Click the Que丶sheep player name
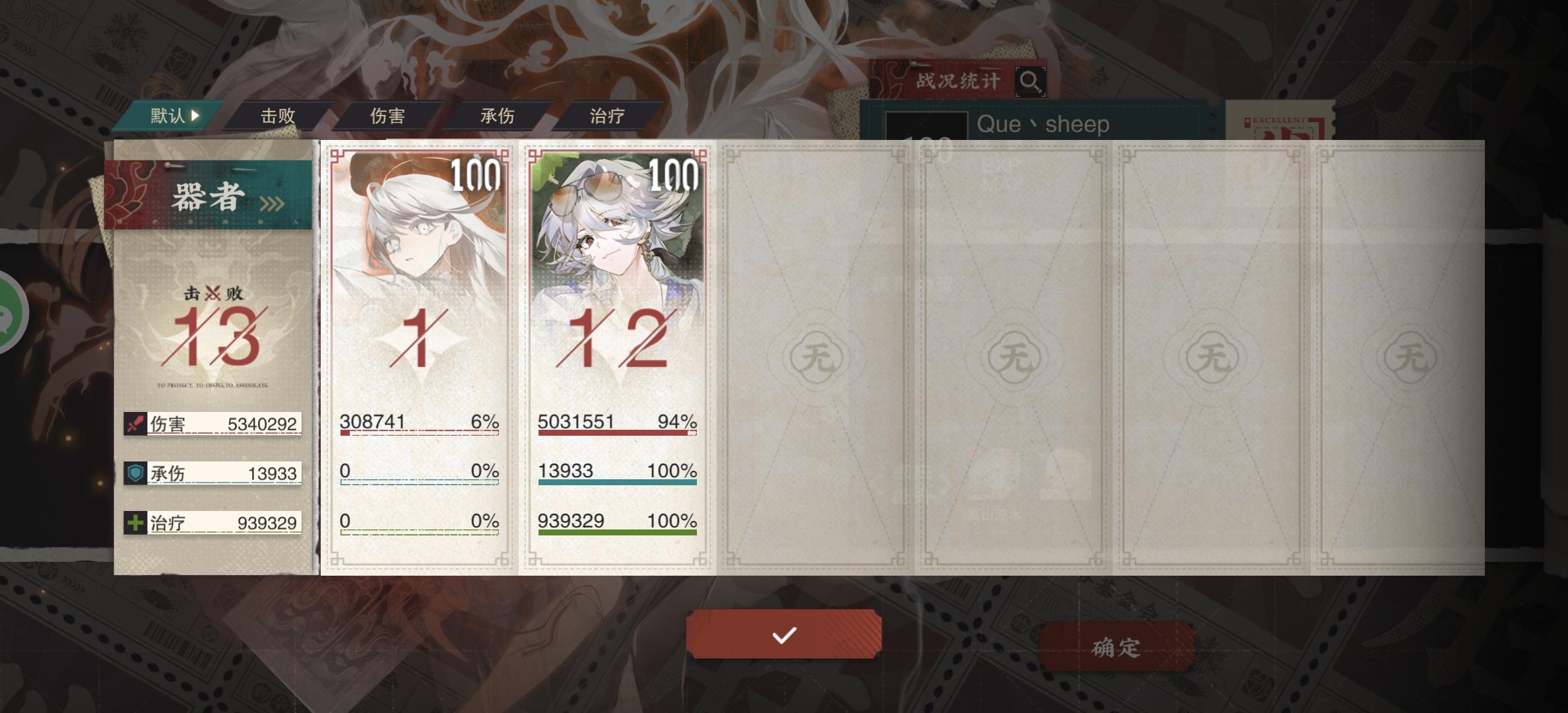Screen dimensions: 1568x713 1043,124
